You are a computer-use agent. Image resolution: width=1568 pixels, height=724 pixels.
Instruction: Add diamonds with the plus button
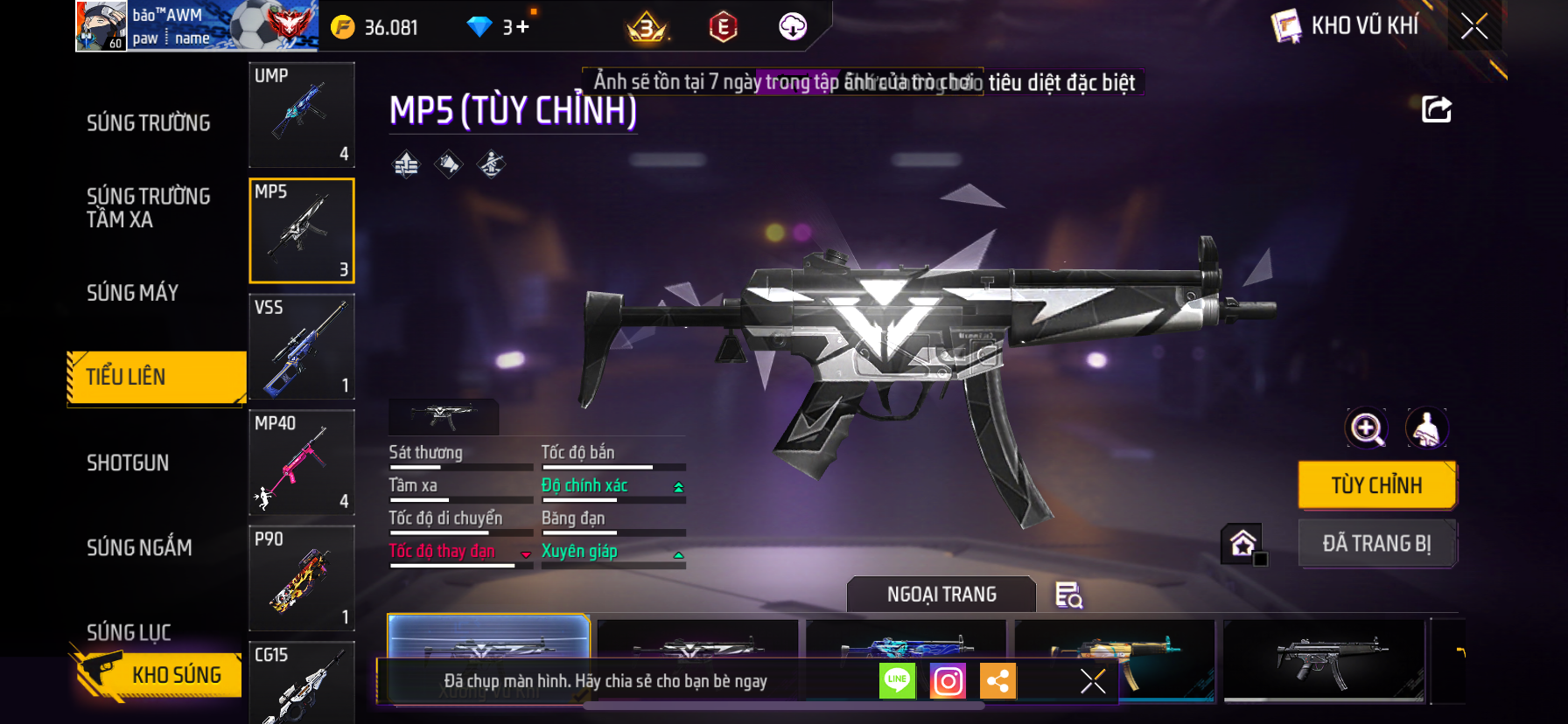(522, 27)
